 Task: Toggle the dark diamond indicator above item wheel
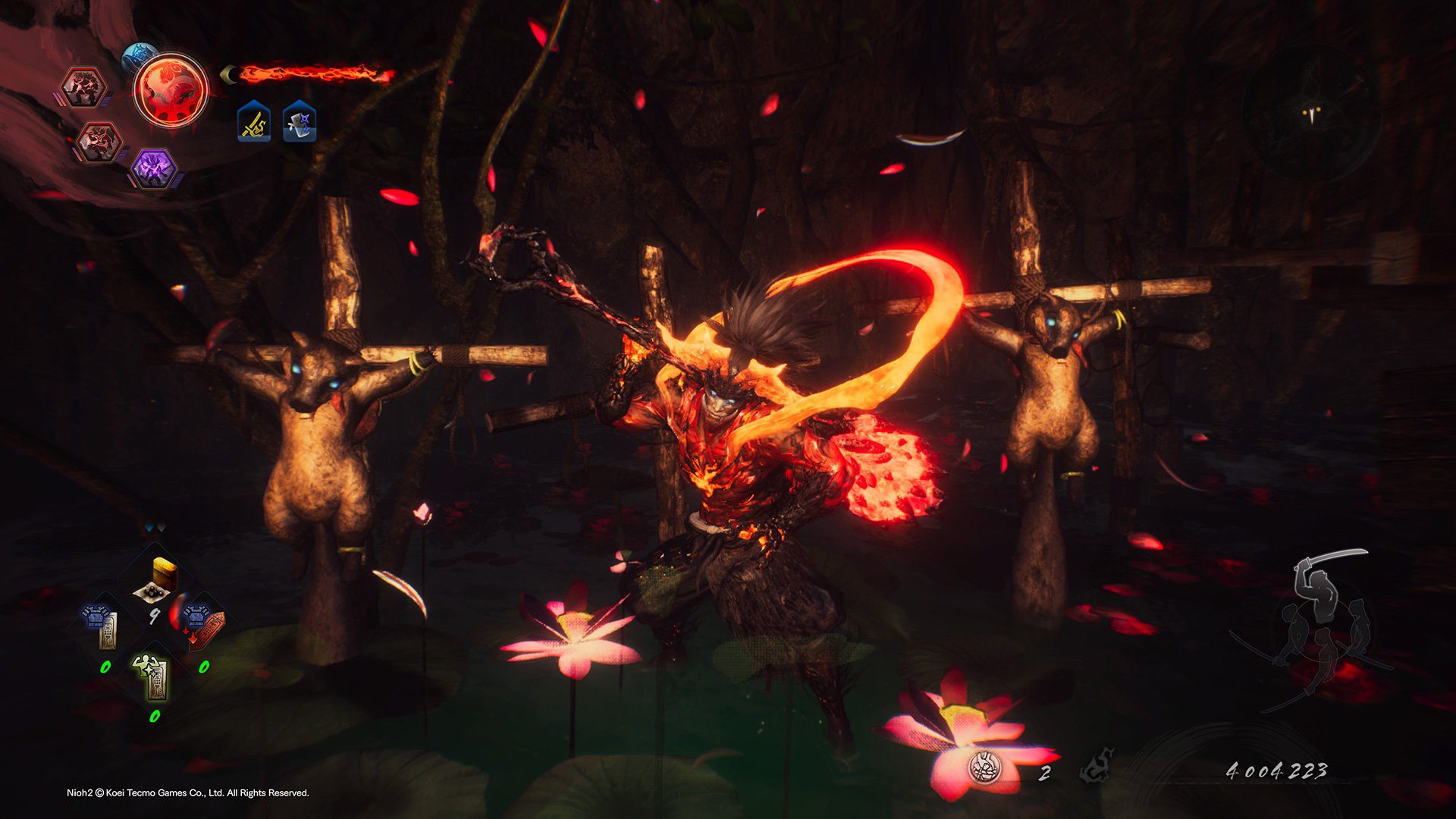point(161,526)
